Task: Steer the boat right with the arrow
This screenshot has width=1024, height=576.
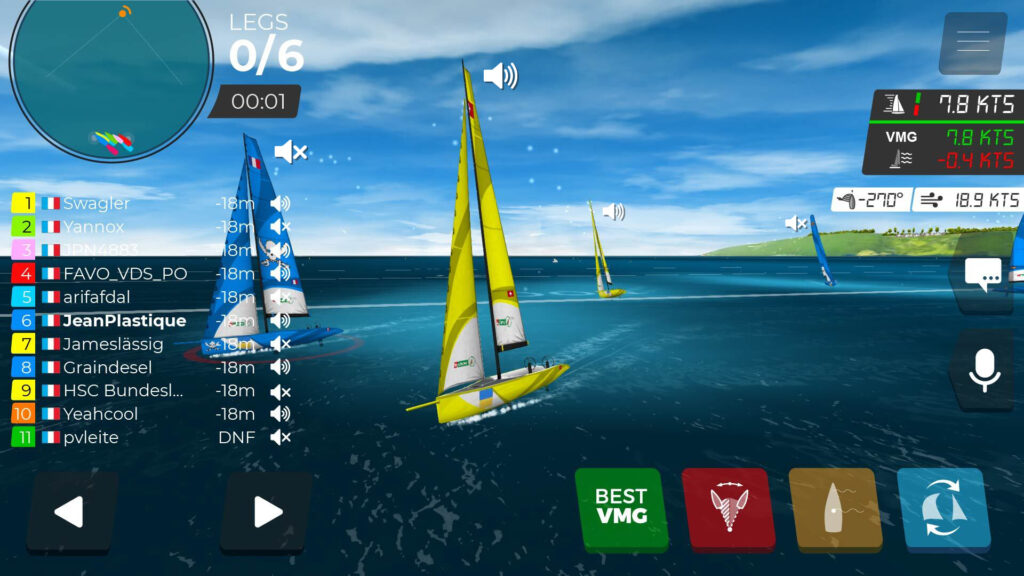Action: click(x=266, y=511)
